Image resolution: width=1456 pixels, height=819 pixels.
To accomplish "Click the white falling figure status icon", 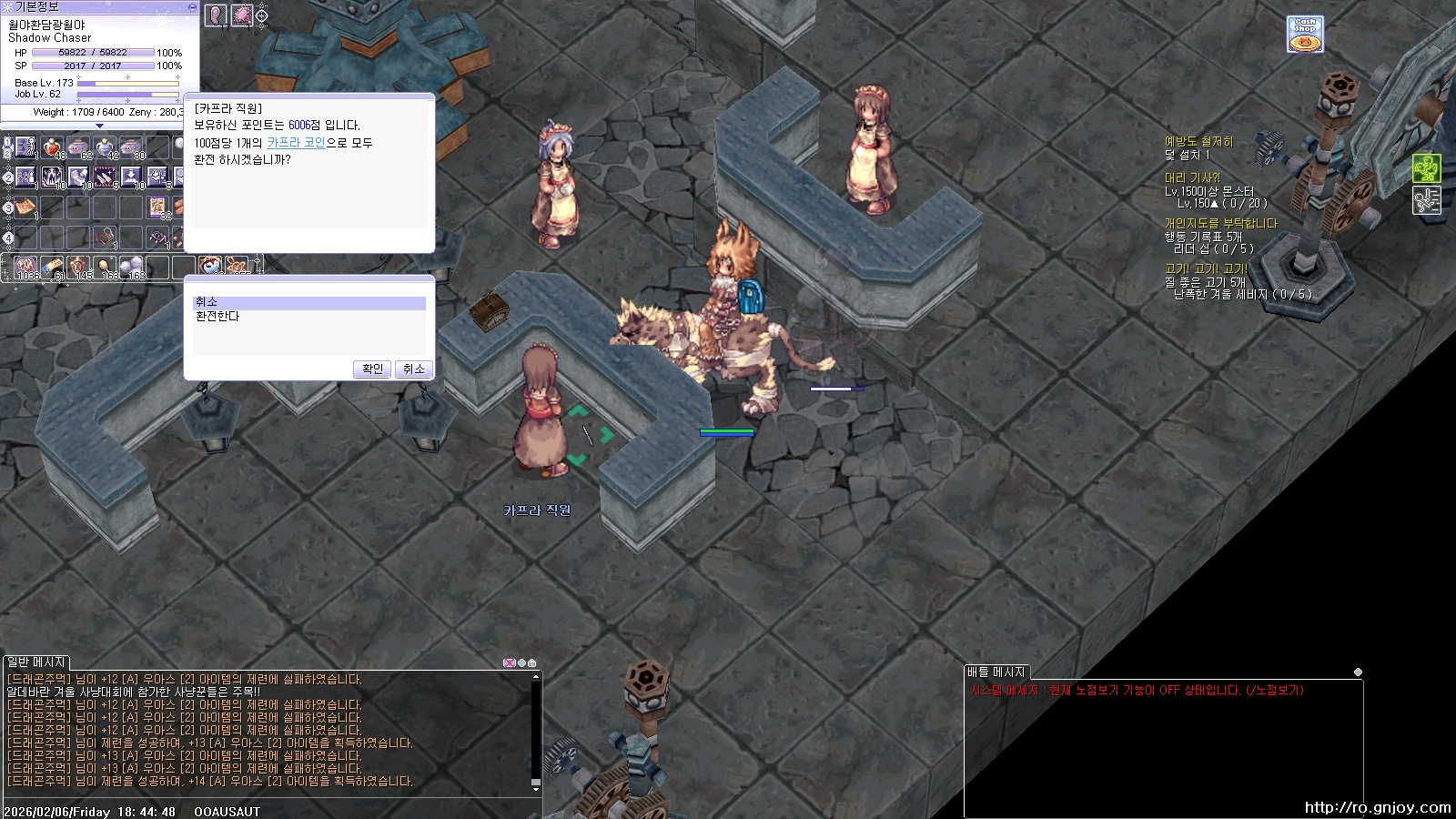I will point(1426,200).
